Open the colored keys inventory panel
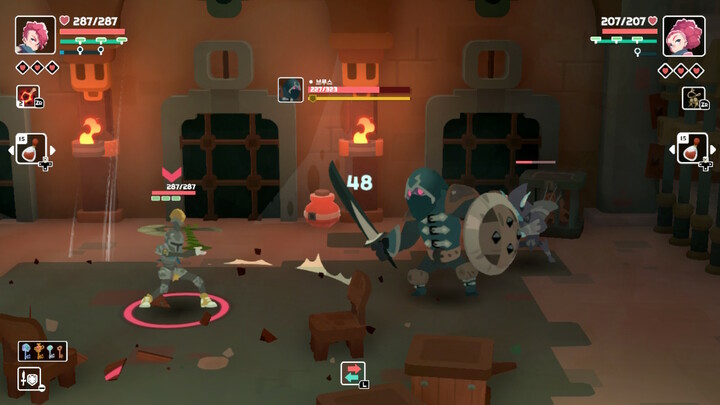 41,351
